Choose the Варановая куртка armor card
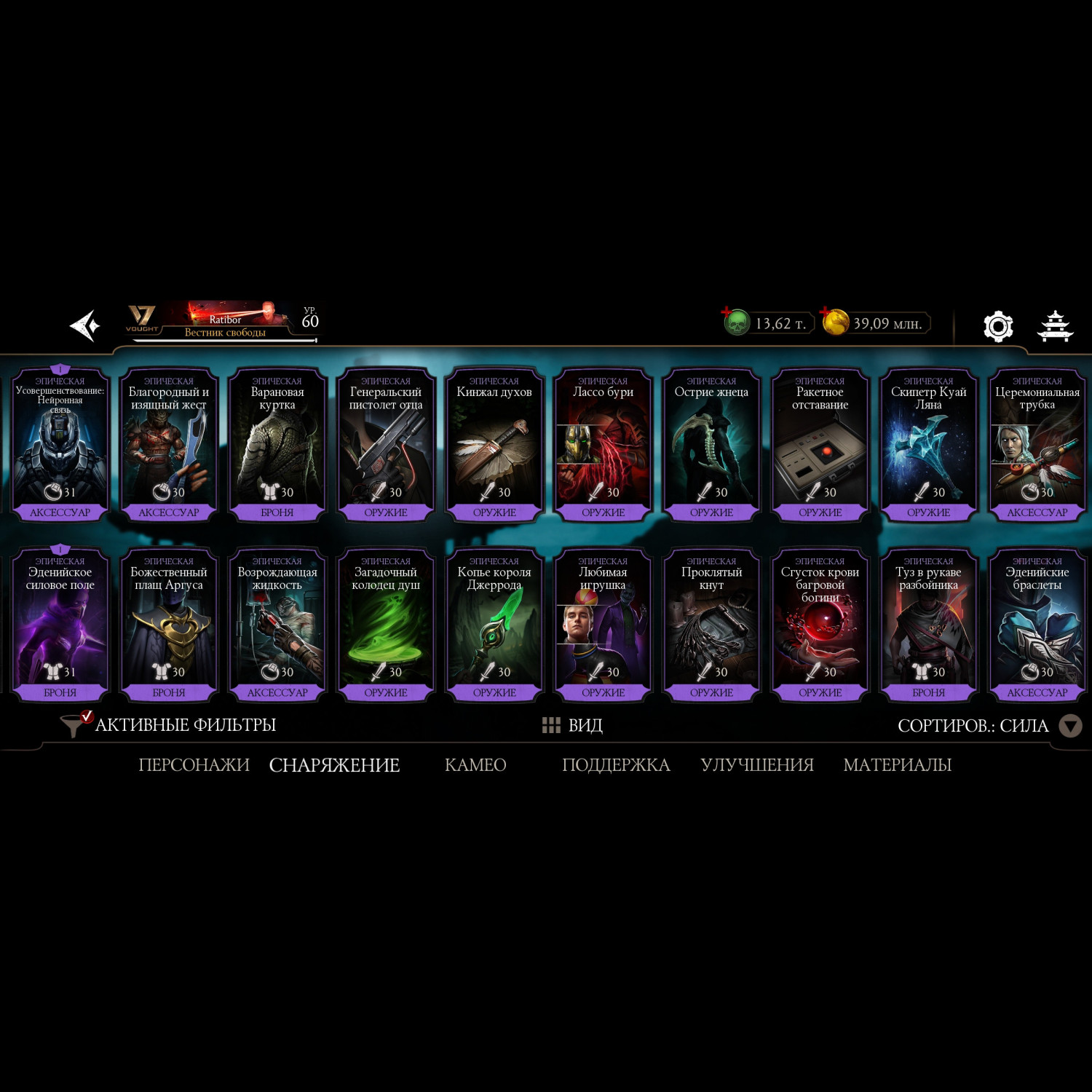The image size is (1092, 1092). tap(277, 446)
